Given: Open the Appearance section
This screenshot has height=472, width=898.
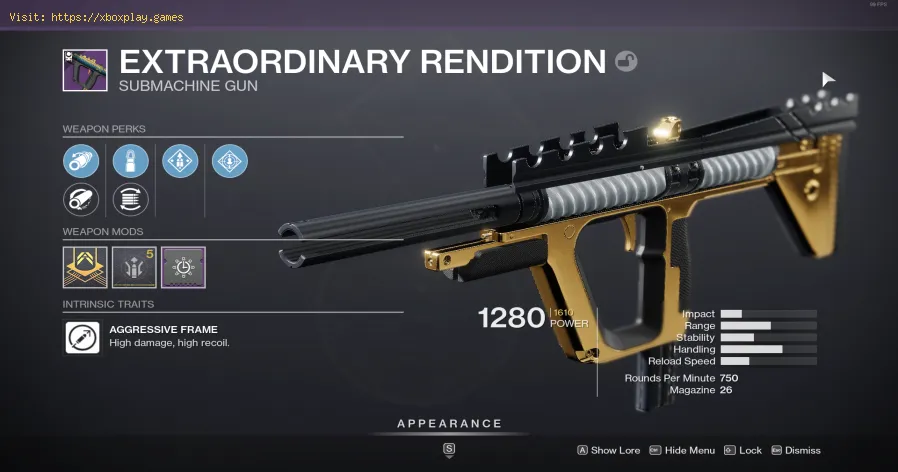Looking at the screenshot, I should 449,424.
